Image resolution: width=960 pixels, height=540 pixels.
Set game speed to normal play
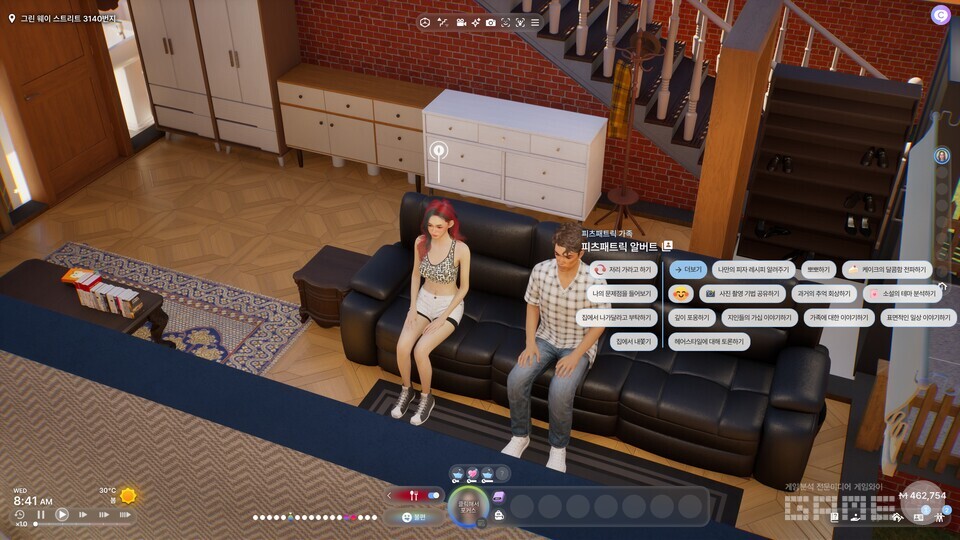[x=62, y=515]
